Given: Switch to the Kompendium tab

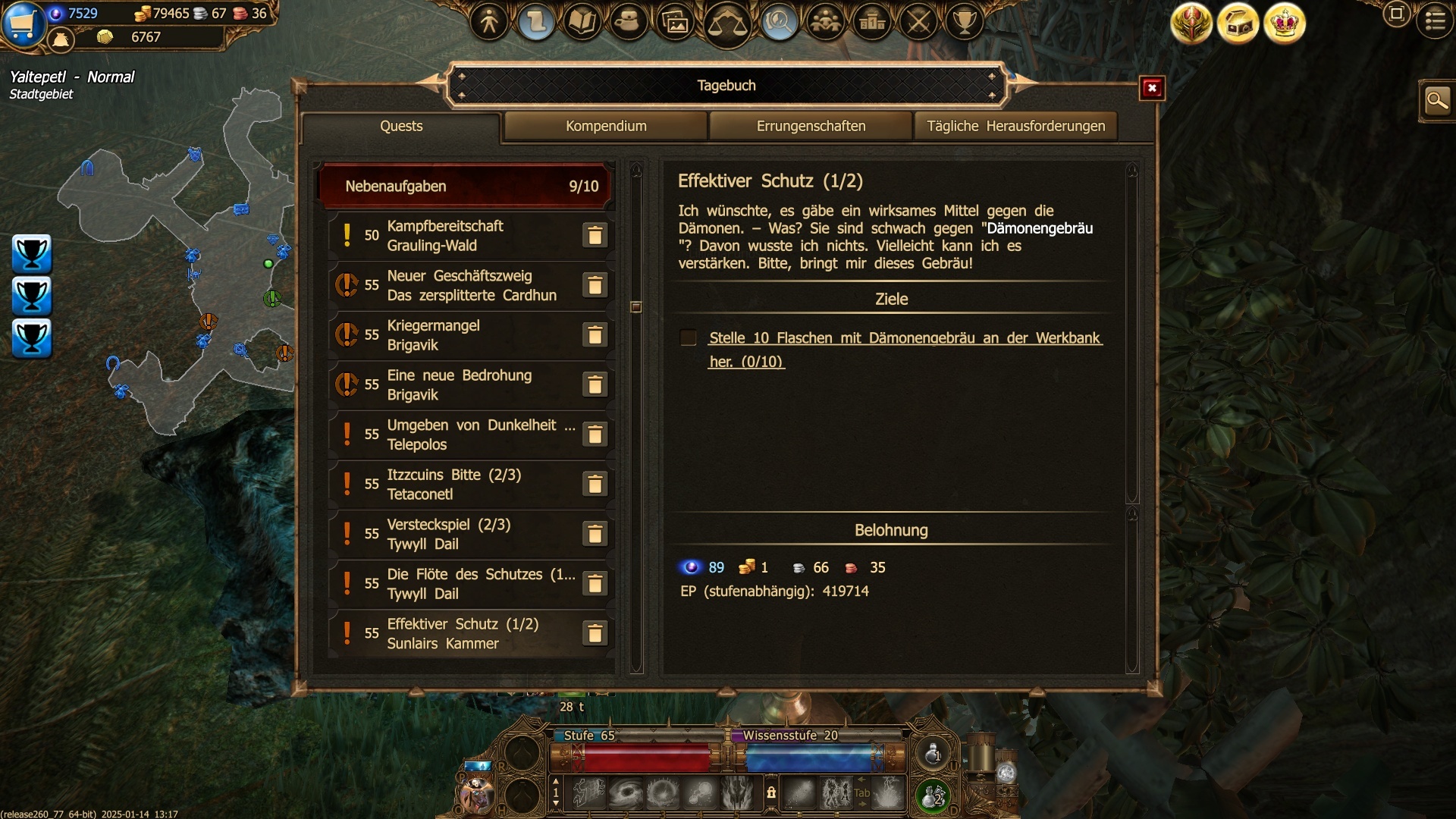Looking at the screenshot, I should pyautogui.click(x=606, y=126).
